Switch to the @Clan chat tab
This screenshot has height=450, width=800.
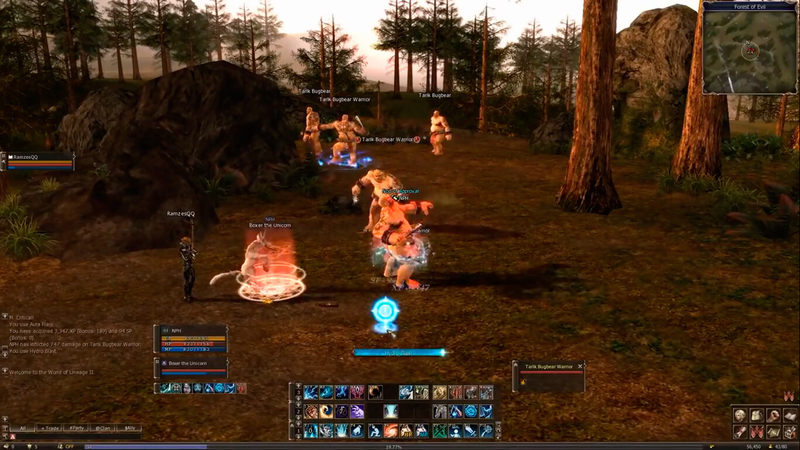(103, 428)
